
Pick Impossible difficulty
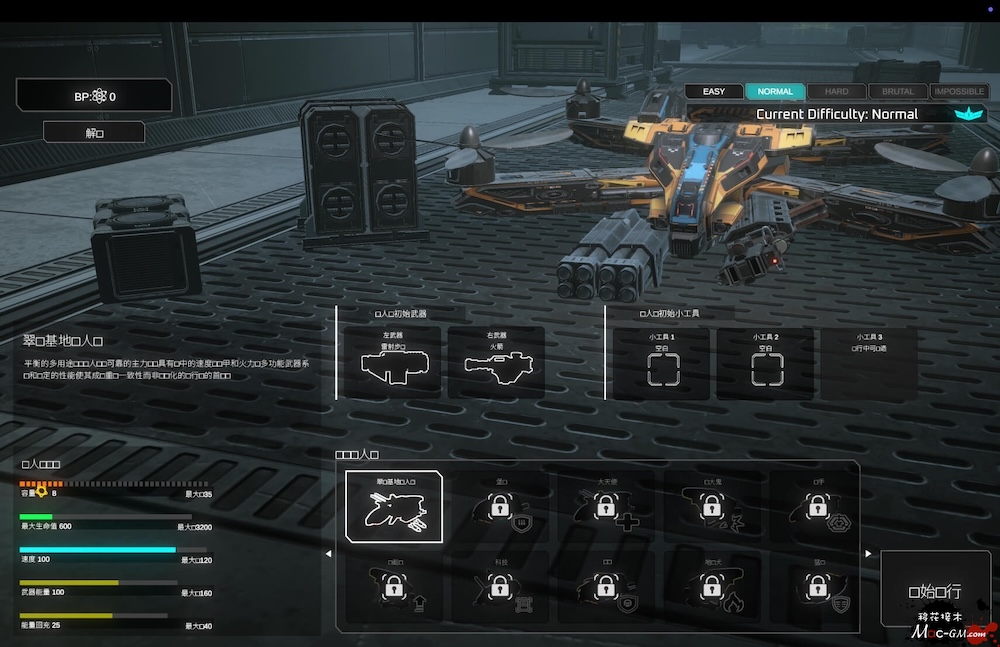pos(958,91)
